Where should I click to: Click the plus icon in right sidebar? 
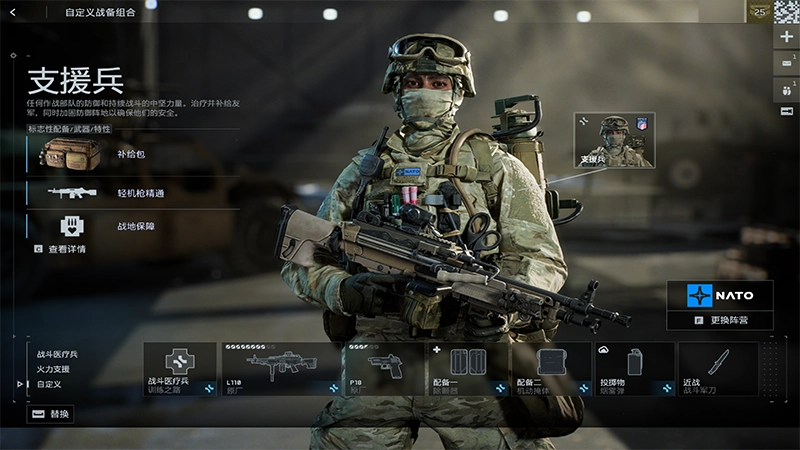(x=786, y=36)
